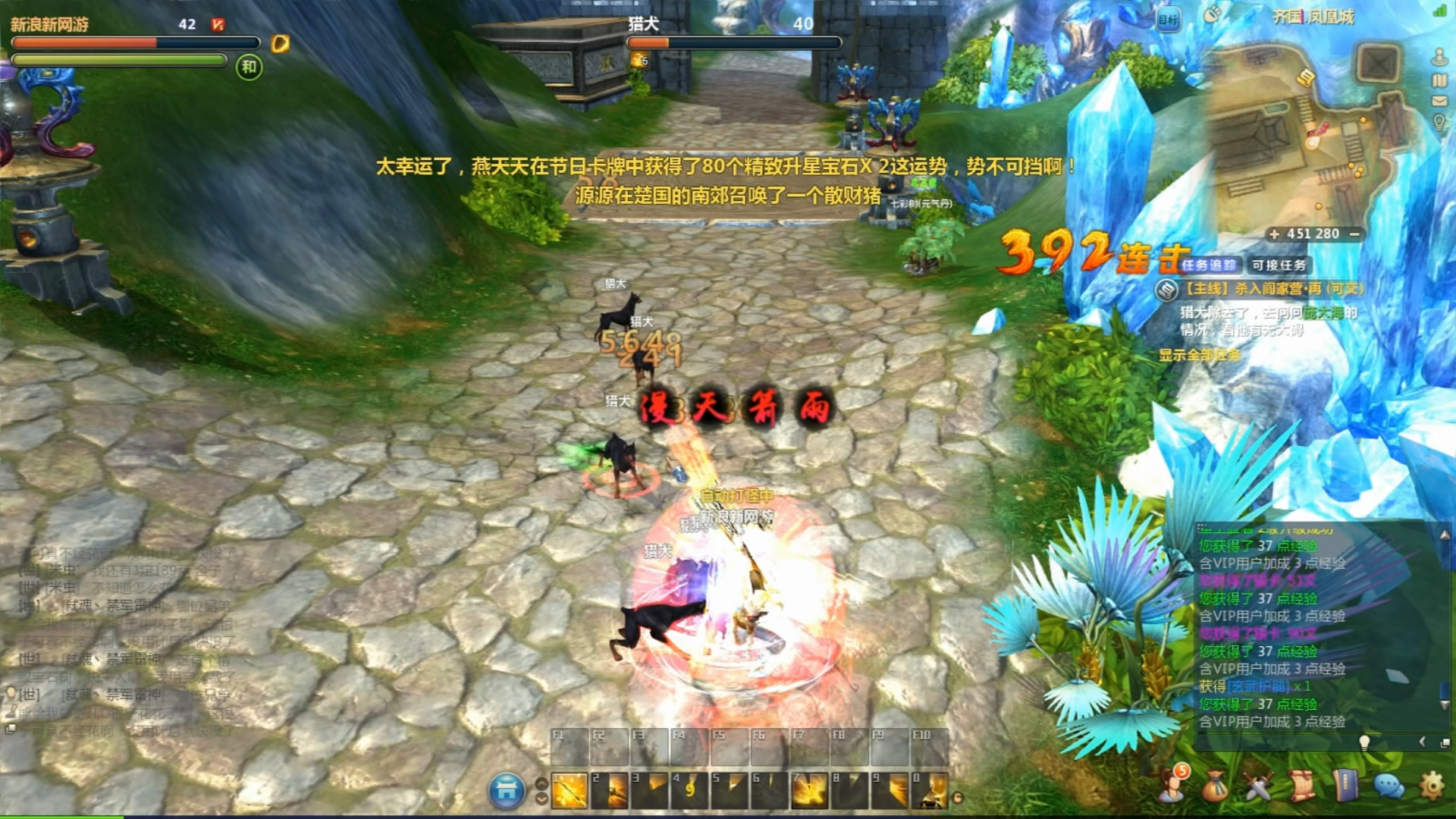The height and width of the screenshot is (819, 1456).
Task: Switch to the 可接任务 tab
Action: pos(1279,265)
